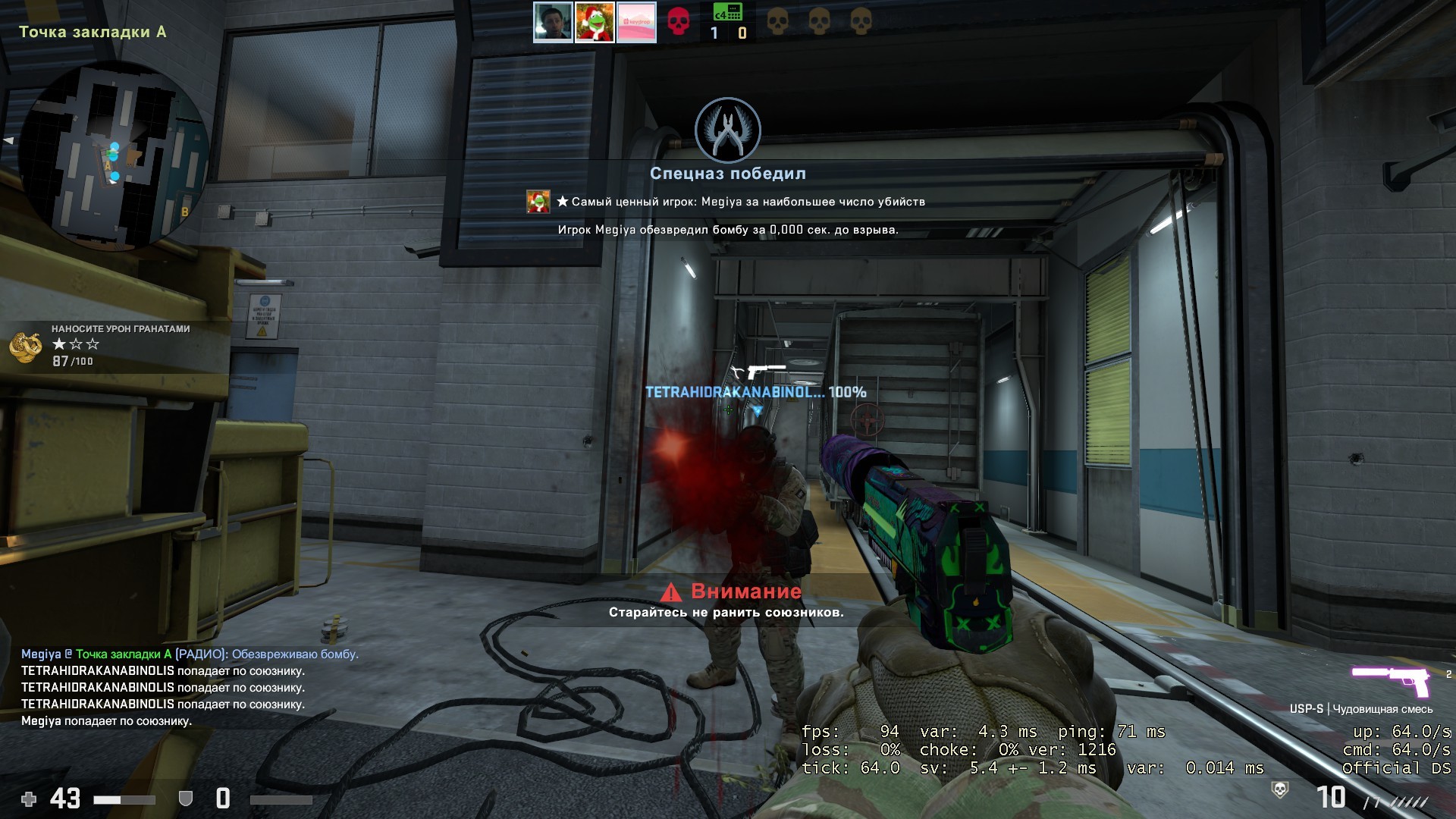Click the counter-terrorist win emblem
The width and height of the screenshot is (1456, 819).
click(728, 130)
